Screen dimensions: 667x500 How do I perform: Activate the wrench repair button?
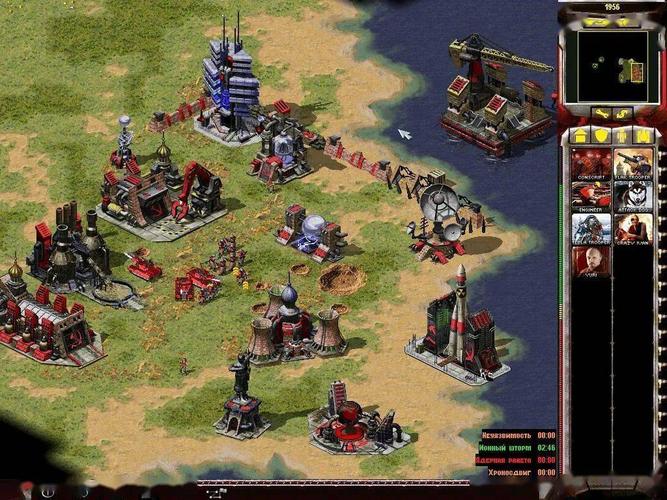(x=600, y=114)
